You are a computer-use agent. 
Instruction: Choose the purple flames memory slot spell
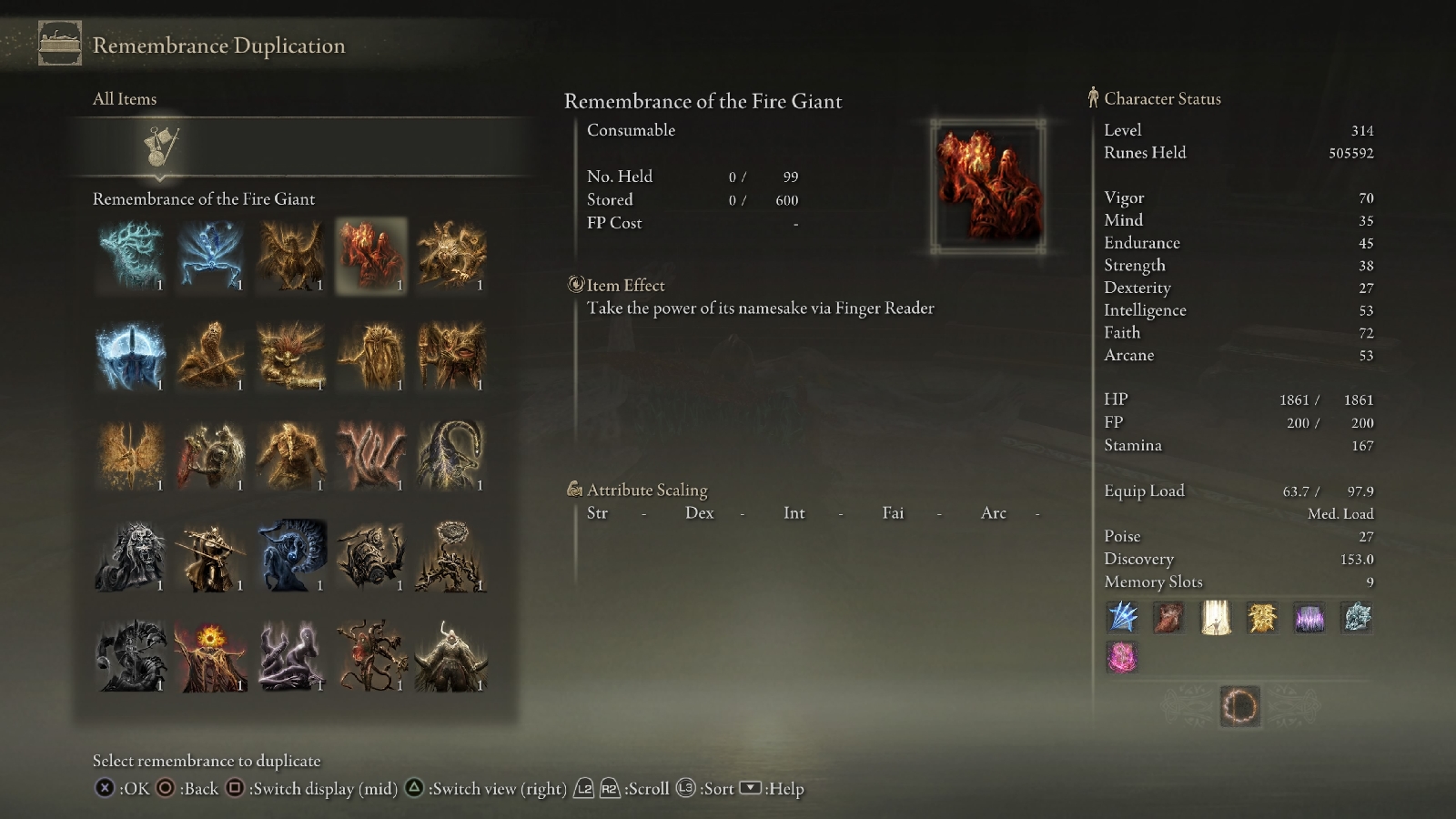[1309, 617]
